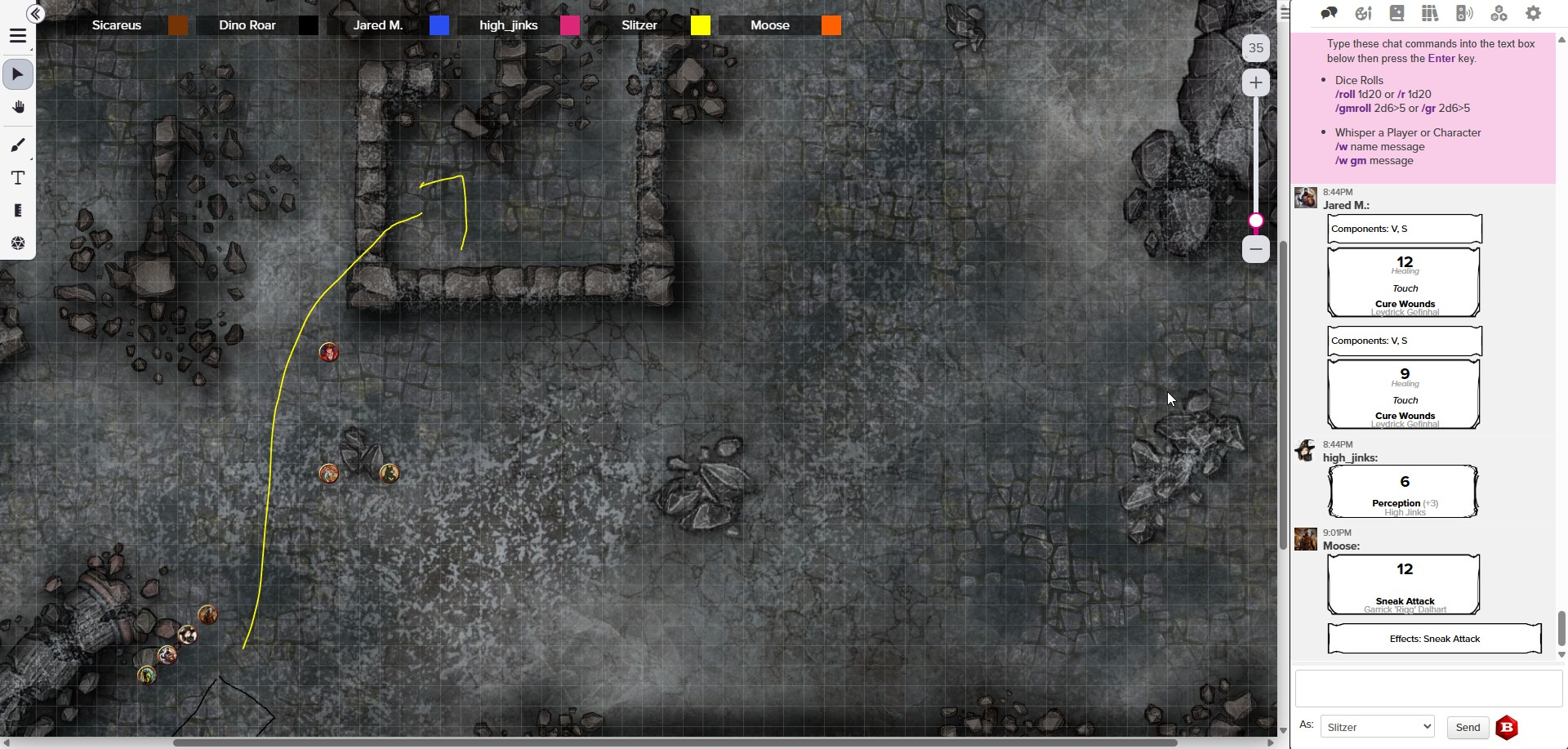This screenshot has width=1568, height=749.
Task: Open the settings gear tab
Action: [1533, 14]
